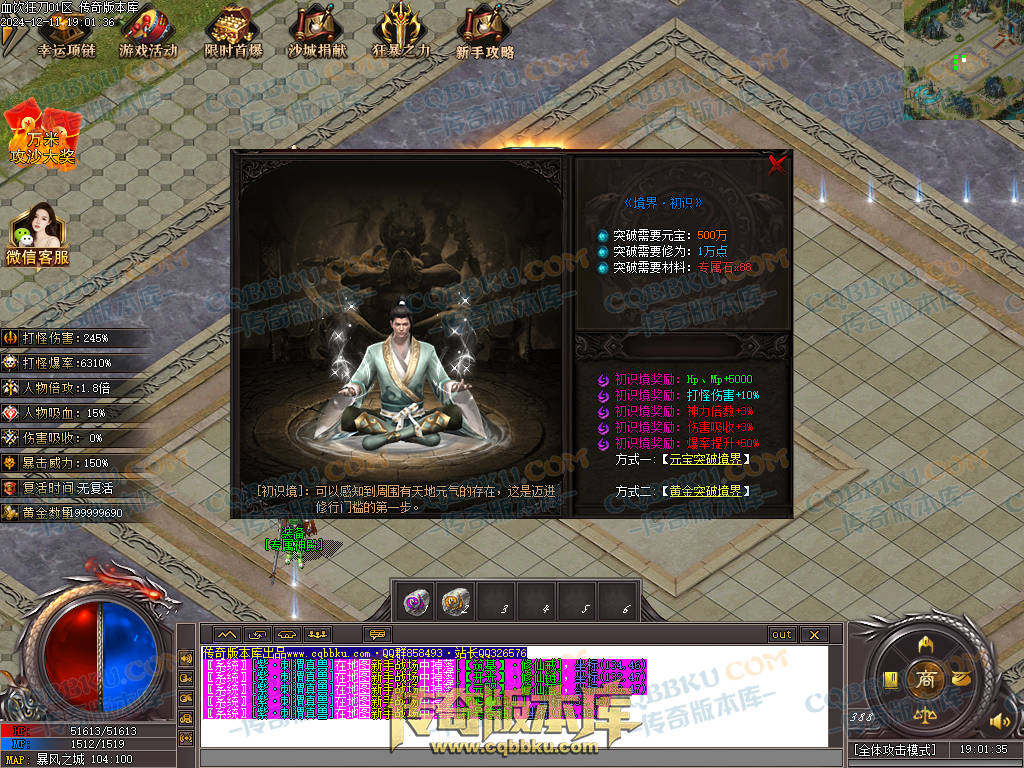This screenshot has width=1024, height=768.
Task: Switch the 全体攻击模式 attack mode
Action: click(x=895, y=749)
